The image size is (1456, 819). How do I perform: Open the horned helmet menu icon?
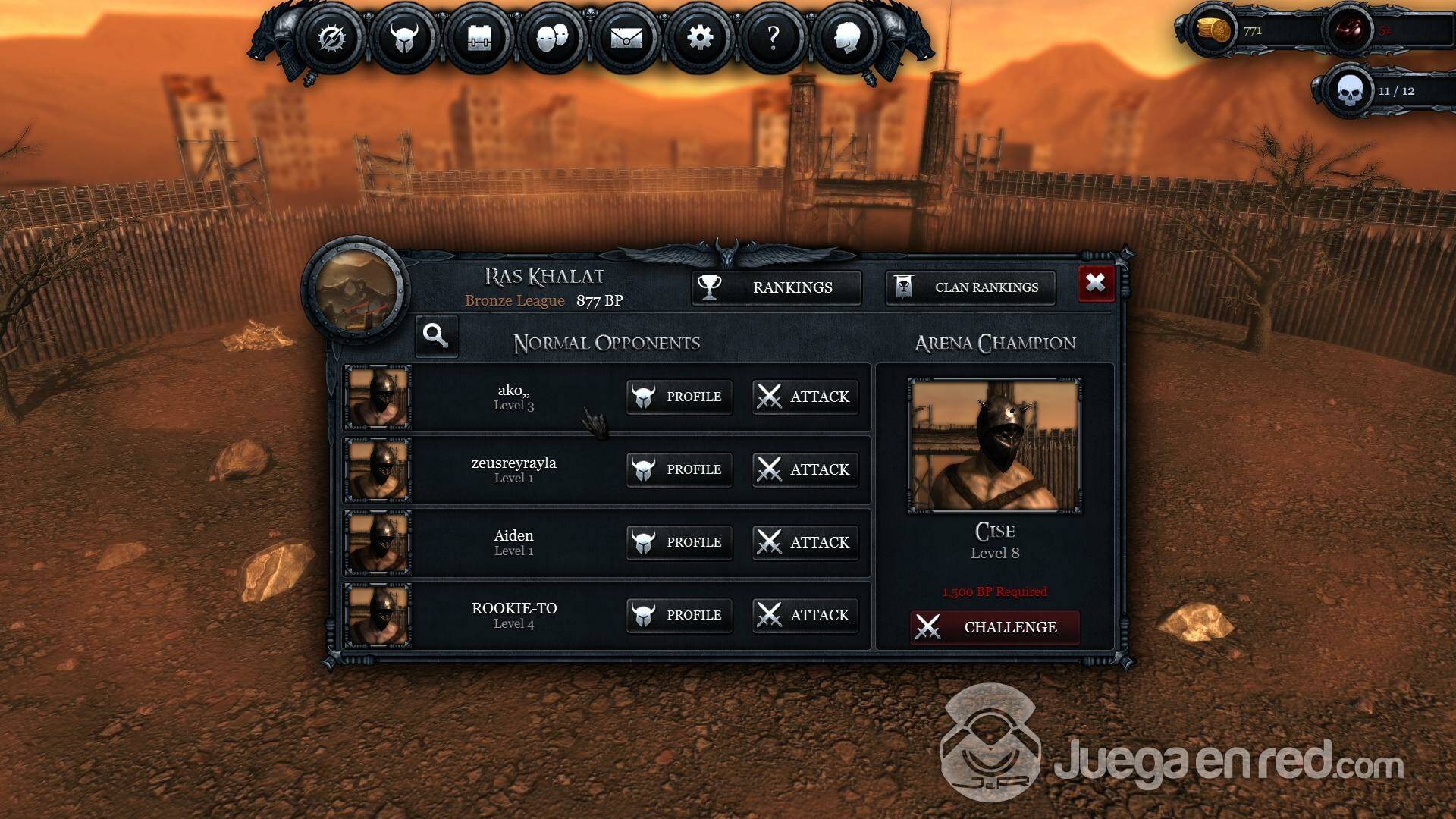pos(404,37)
